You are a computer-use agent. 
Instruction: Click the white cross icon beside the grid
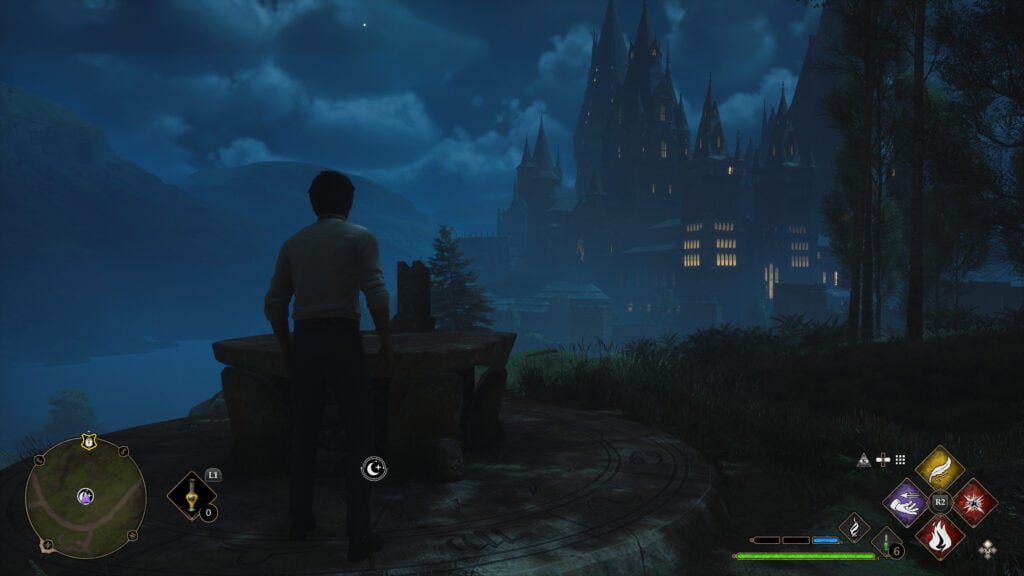(882, 460)
